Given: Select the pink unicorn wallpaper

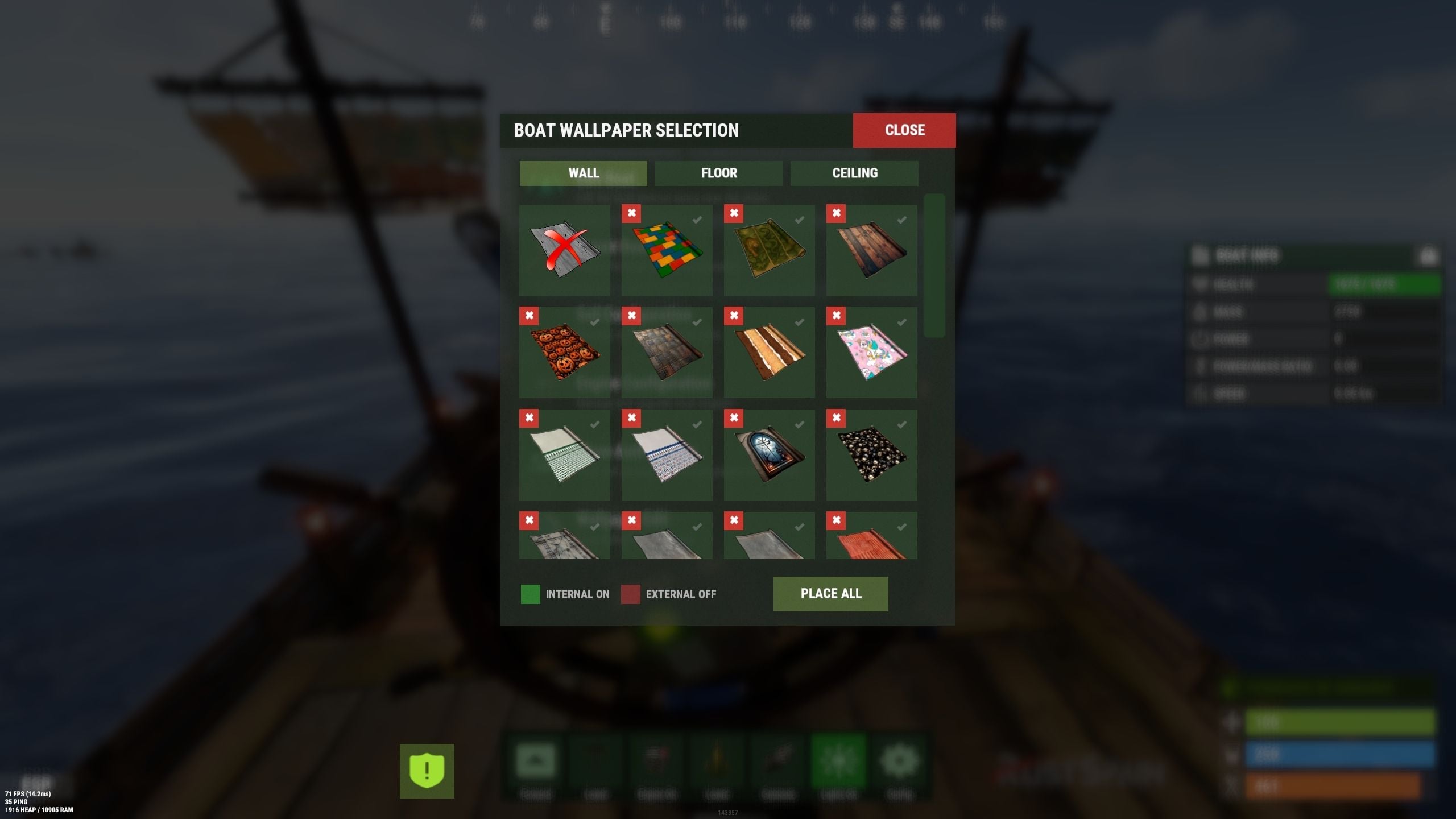Looking at the screenshot, I should [x=871, y=353].
